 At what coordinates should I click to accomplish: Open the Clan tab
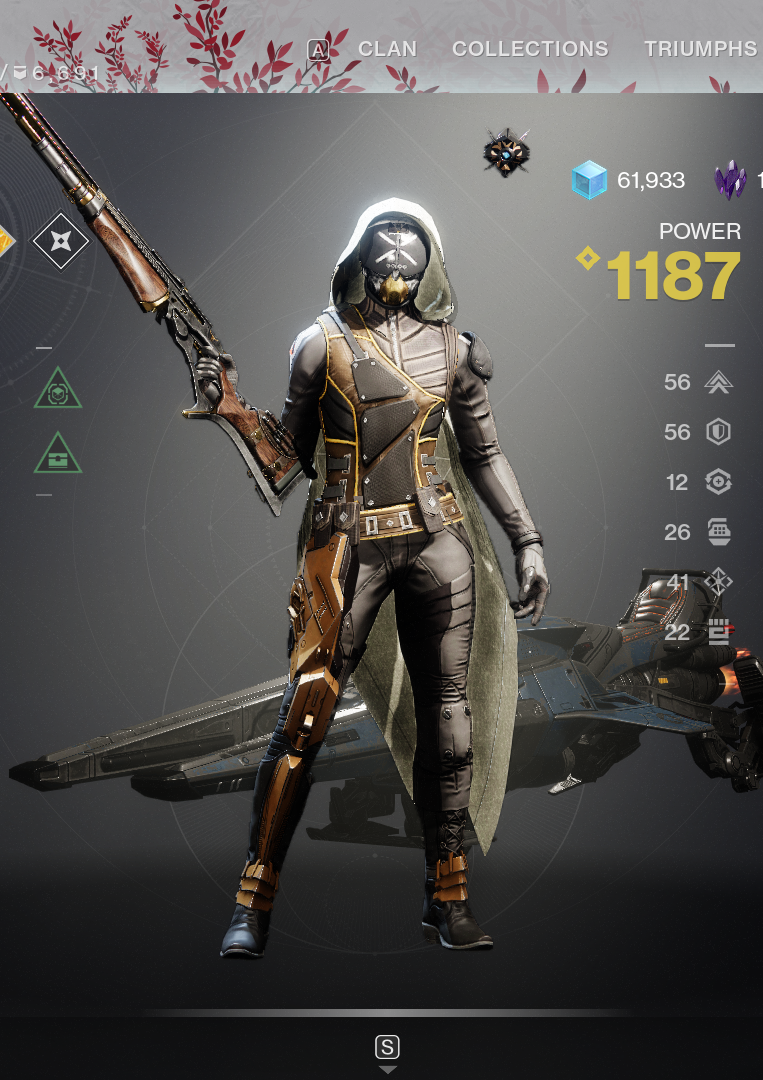click(x=387, y=49)
